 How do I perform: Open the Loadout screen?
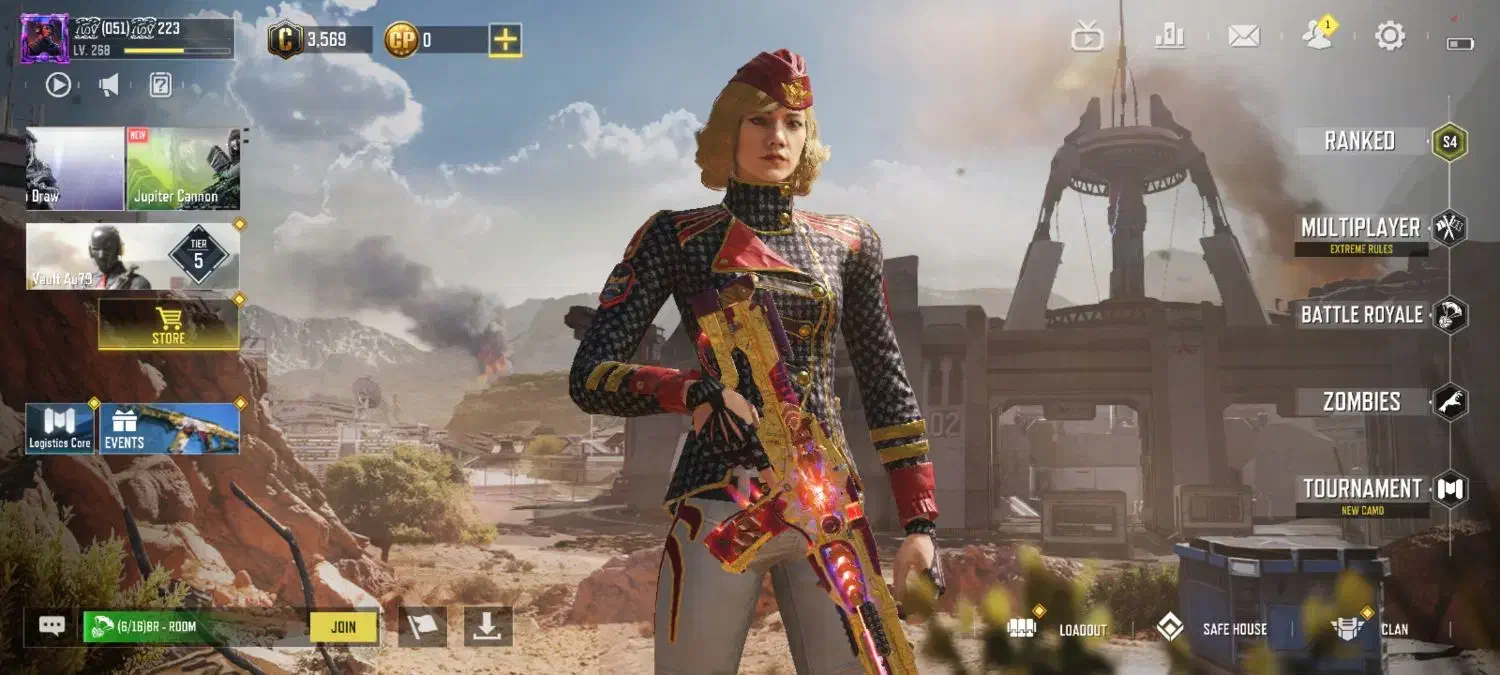(x=1058, y=628)
